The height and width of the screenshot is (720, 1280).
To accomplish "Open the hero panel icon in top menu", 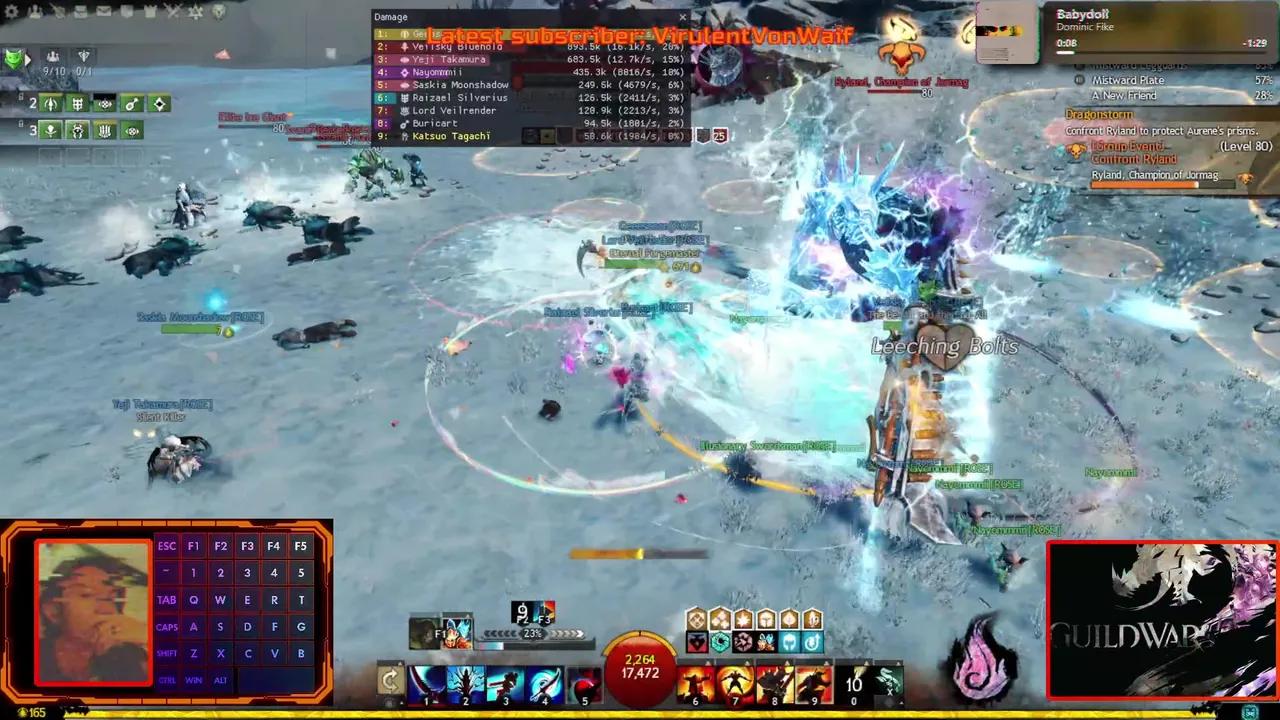I will tap(35, 12).
